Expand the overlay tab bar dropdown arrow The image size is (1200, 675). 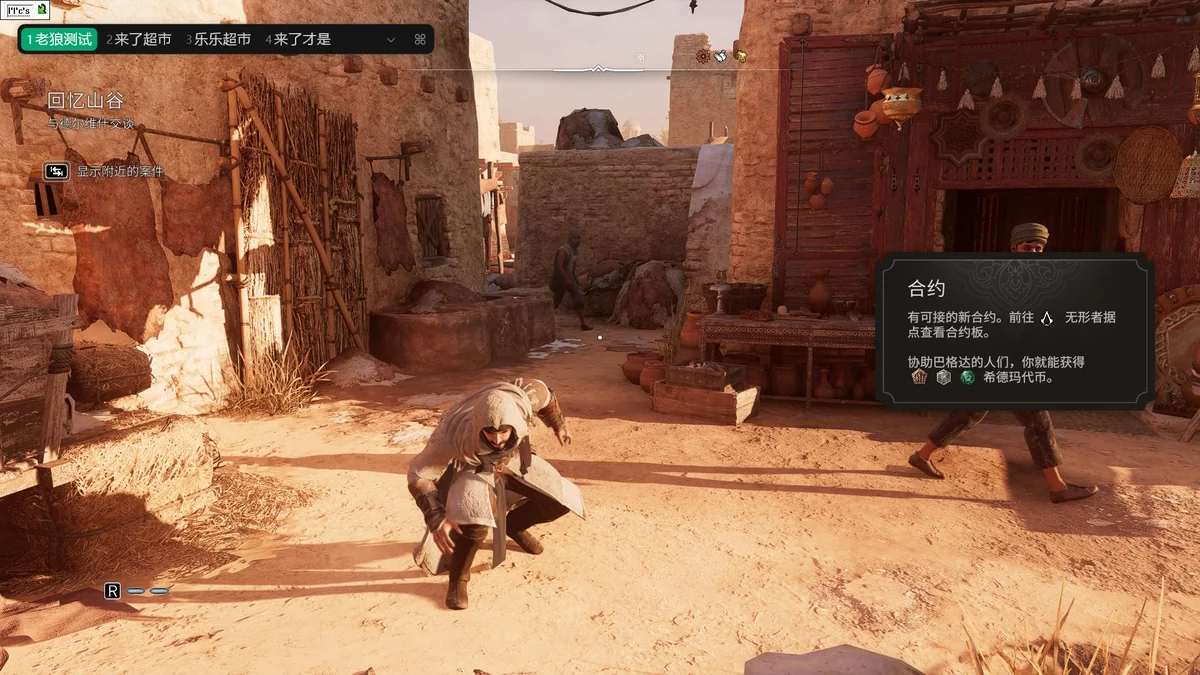(391, 40)
